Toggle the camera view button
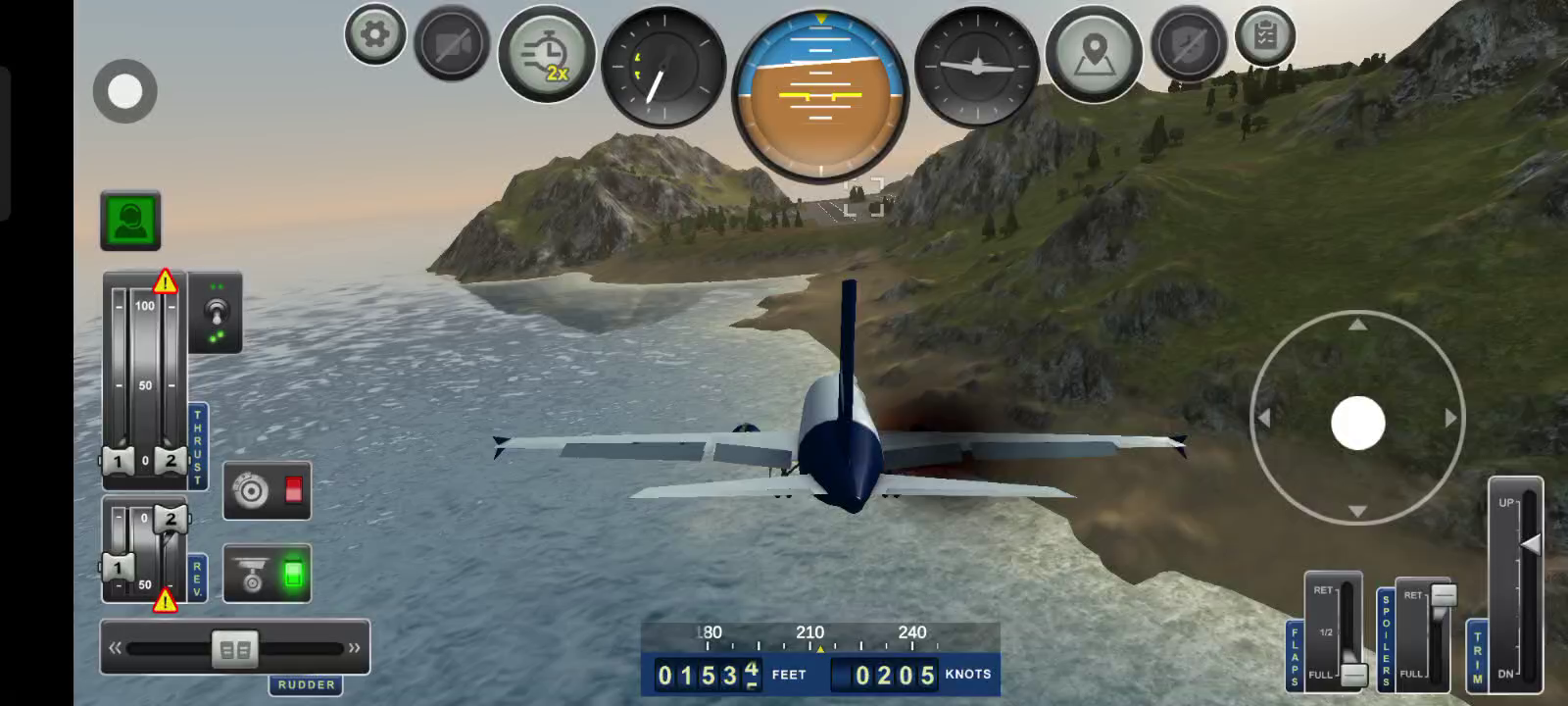Image resolution: width=1568 pixels, height=706 pixels. 452,43
